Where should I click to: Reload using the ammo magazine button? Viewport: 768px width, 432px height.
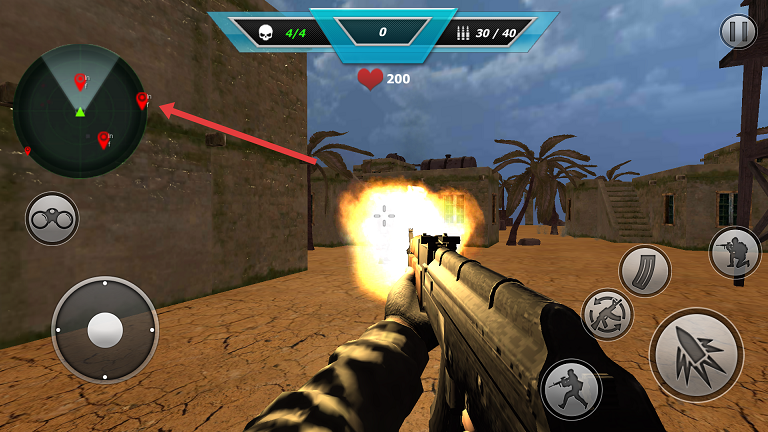click(644, 271)
